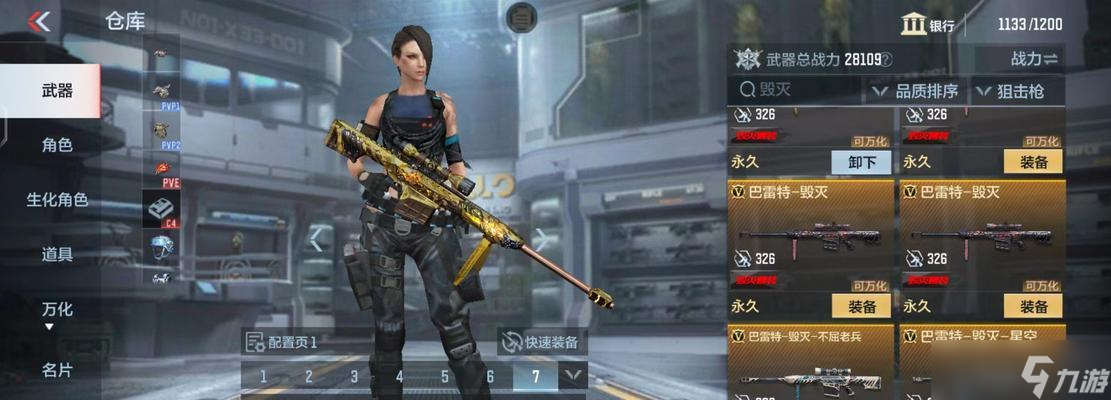Toggle the 战力 sort order

pyautogui.click(x=1034, y=59)
